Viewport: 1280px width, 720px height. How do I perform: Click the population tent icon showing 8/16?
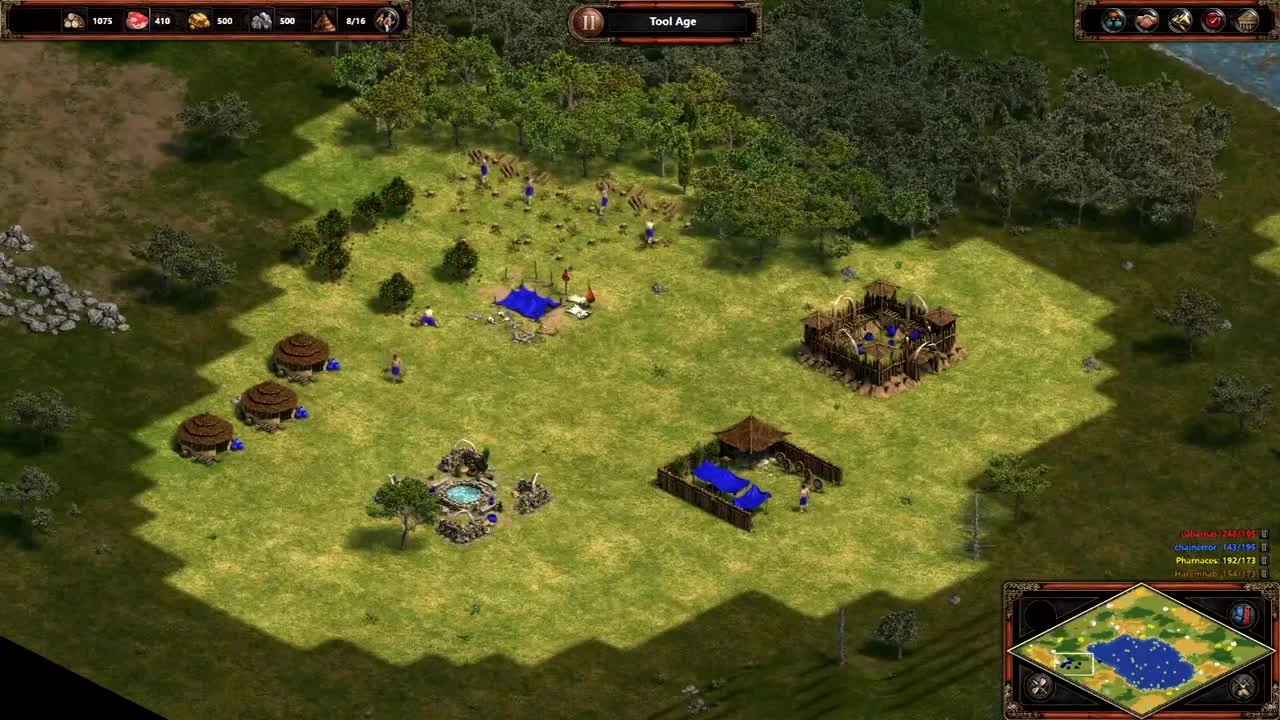(323, 19)
